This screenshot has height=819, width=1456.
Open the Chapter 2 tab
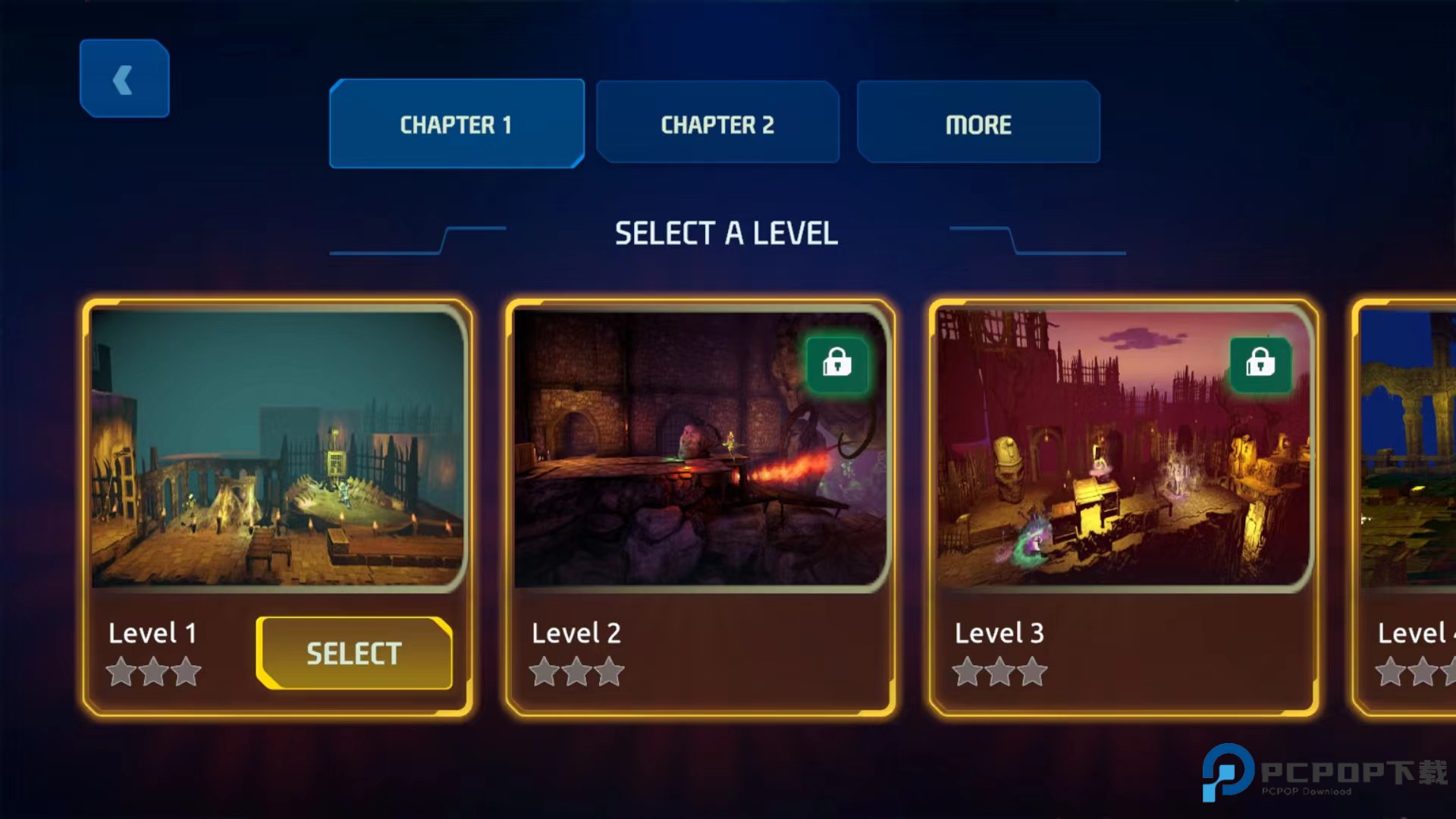pyautogui.click(x=717, y=124)
